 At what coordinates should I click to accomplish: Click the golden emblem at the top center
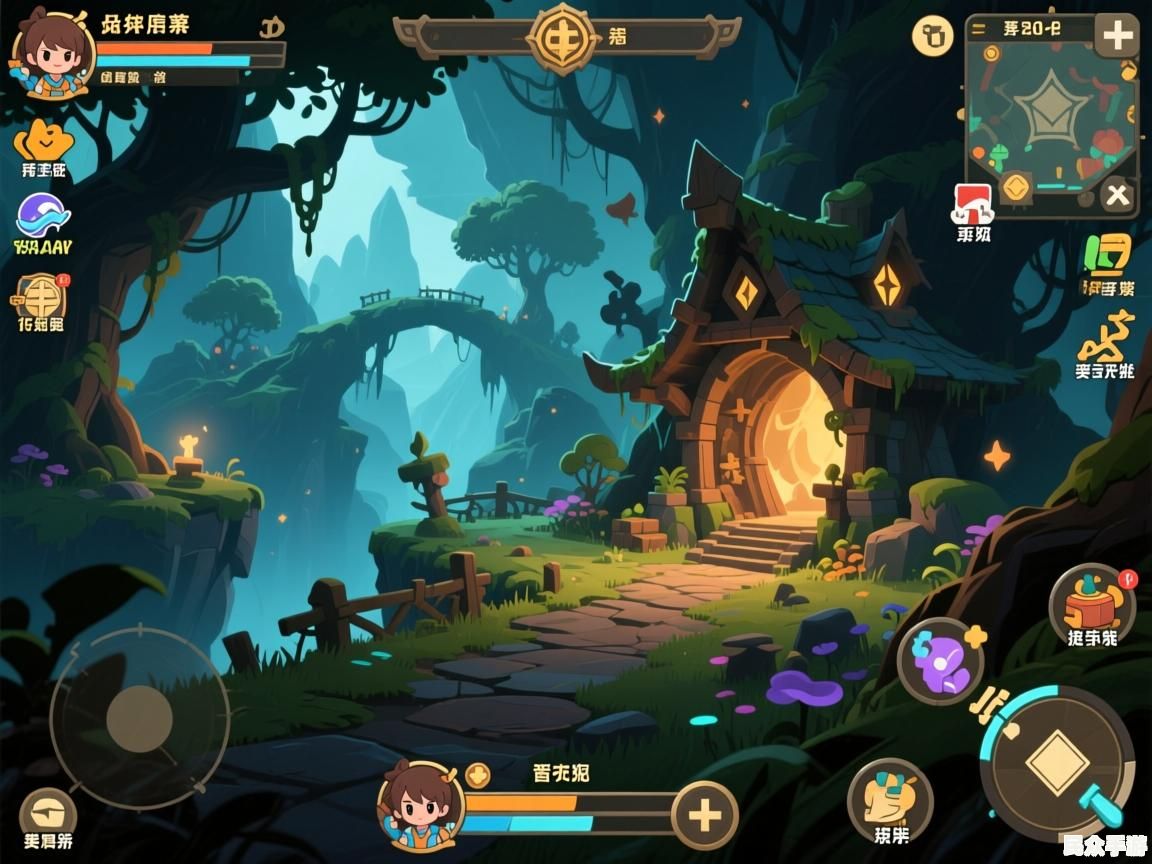click(562, 38)
